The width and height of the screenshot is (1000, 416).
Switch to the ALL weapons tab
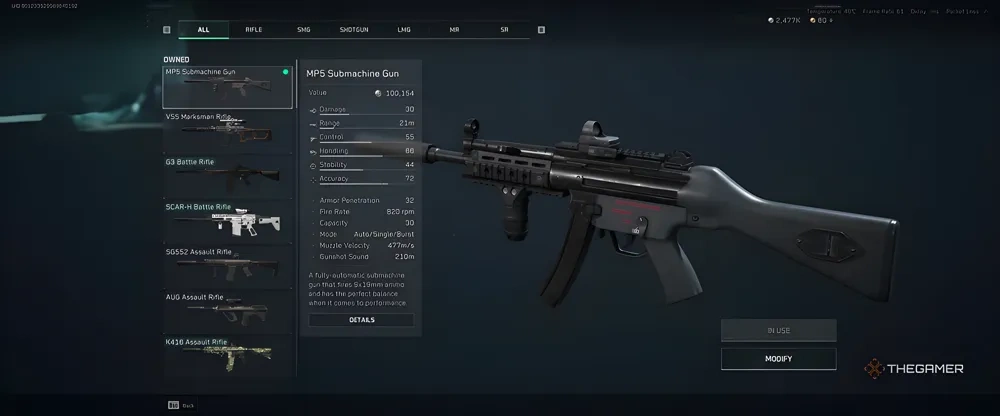(204, 30)
